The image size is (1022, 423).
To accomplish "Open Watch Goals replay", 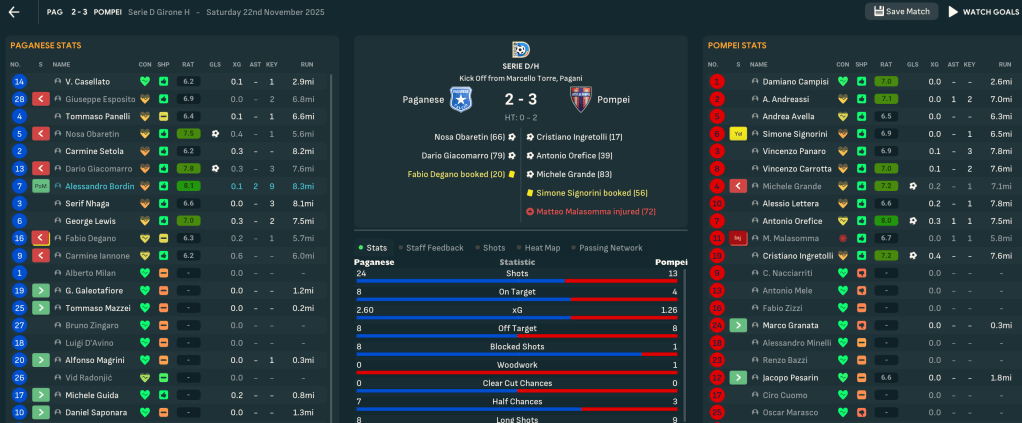I will point(984,12).
